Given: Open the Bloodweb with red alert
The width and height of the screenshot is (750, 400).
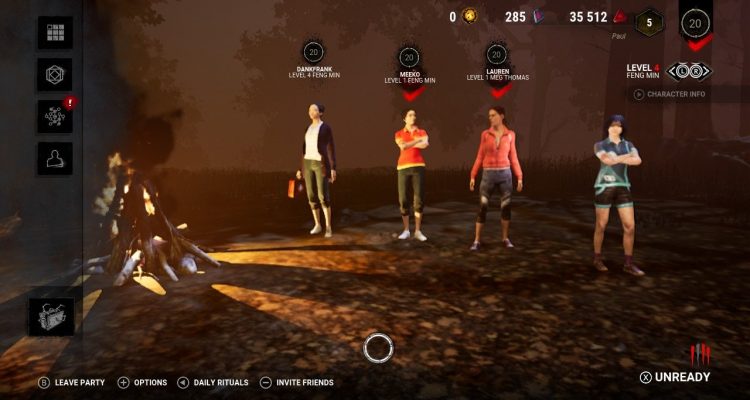Looking at the screenshot, I should [55, 116].
